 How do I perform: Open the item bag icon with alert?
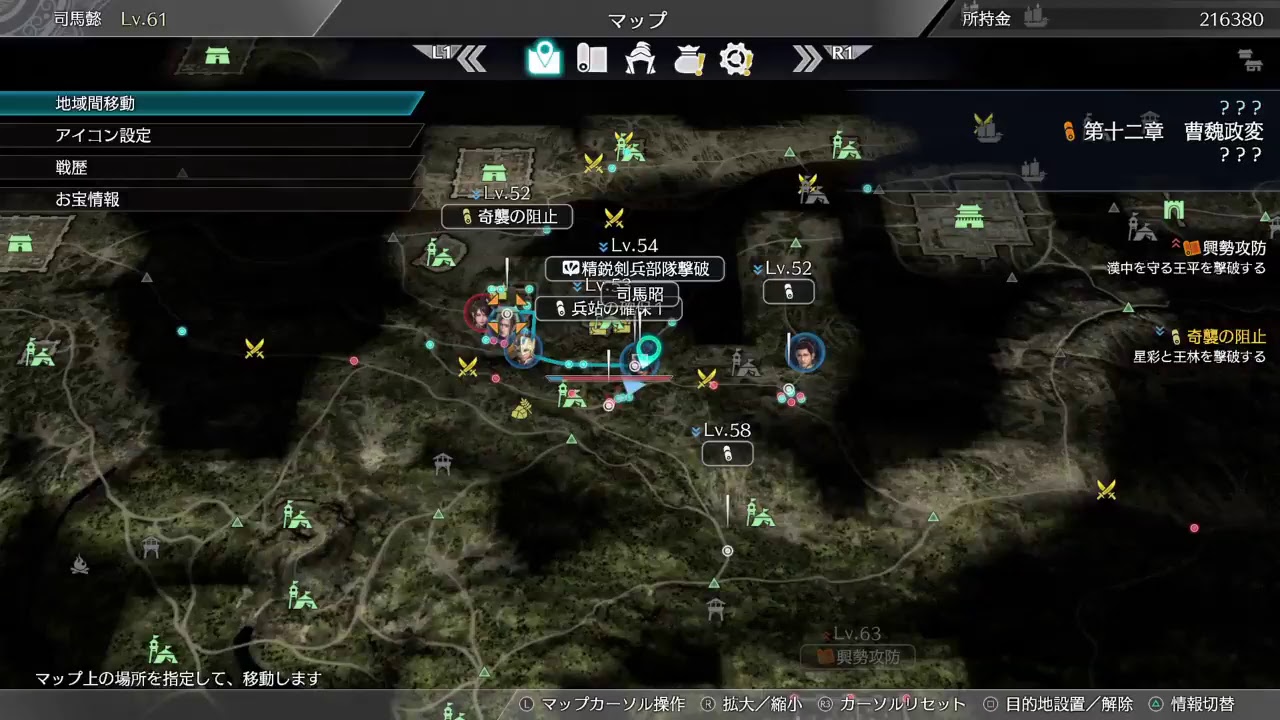[x=688, y=59]
